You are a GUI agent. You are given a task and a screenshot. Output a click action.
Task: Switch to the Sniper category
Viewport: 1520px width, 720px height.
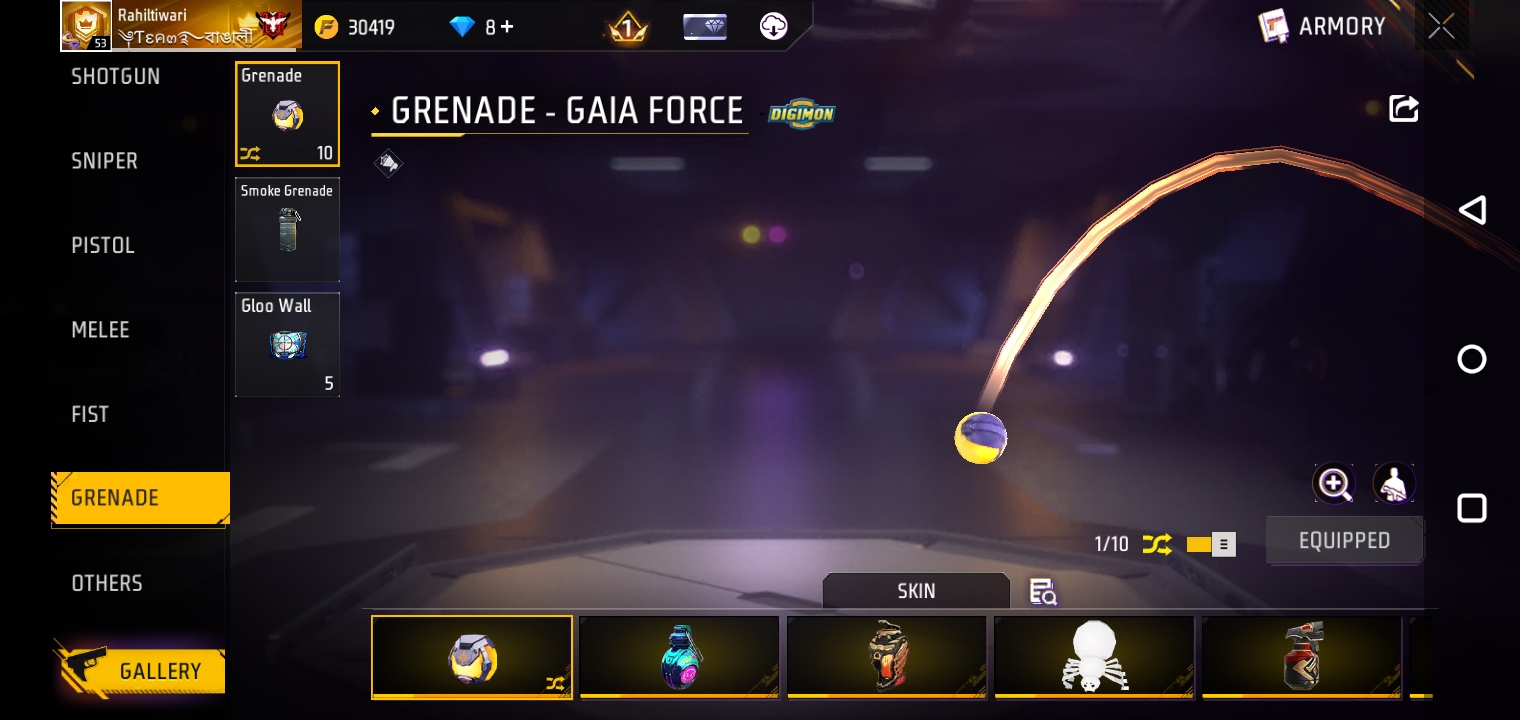104,161
